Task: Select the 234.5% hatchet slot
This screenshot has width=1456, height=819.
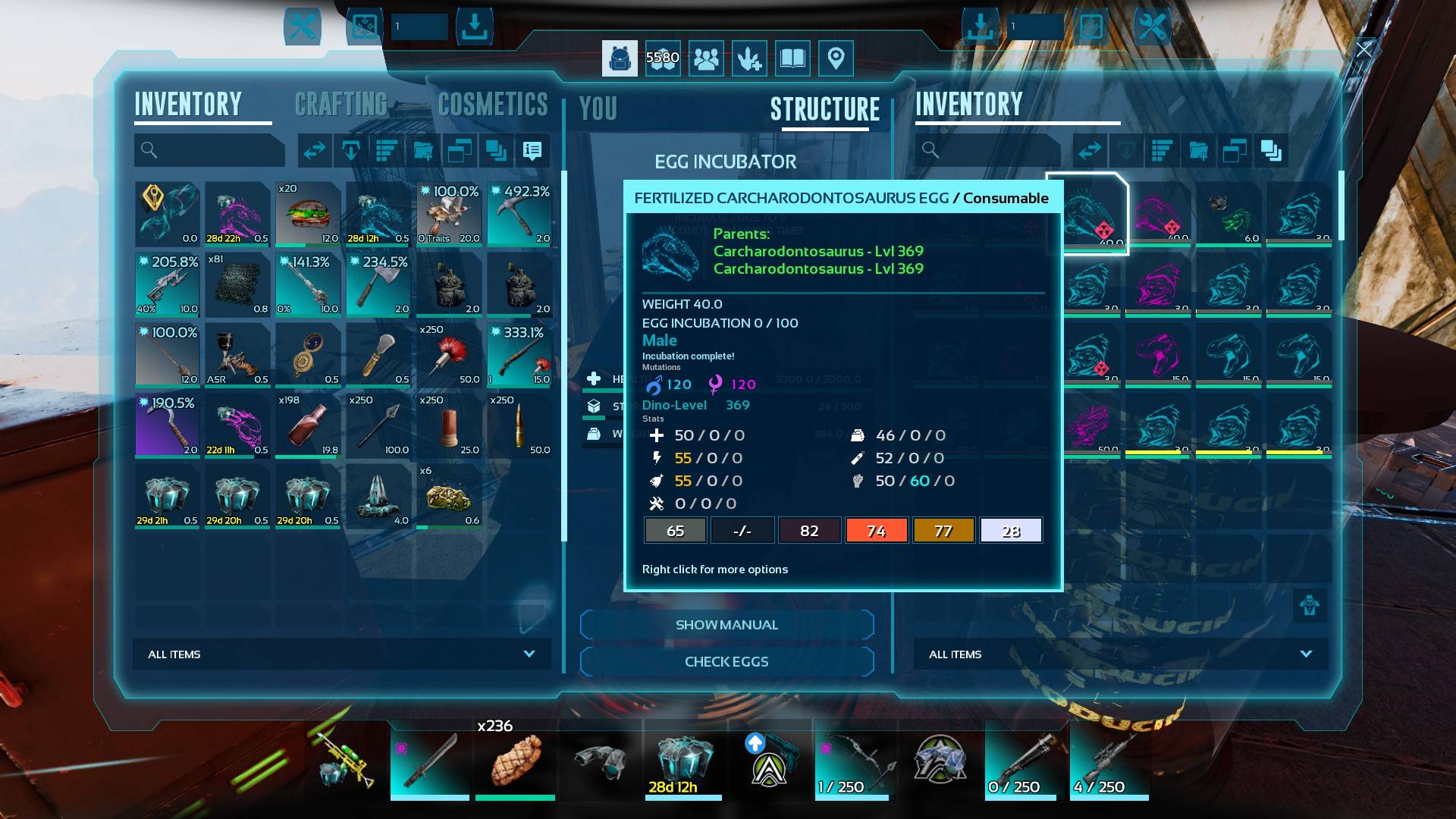Action: click(x=378, y=284)
